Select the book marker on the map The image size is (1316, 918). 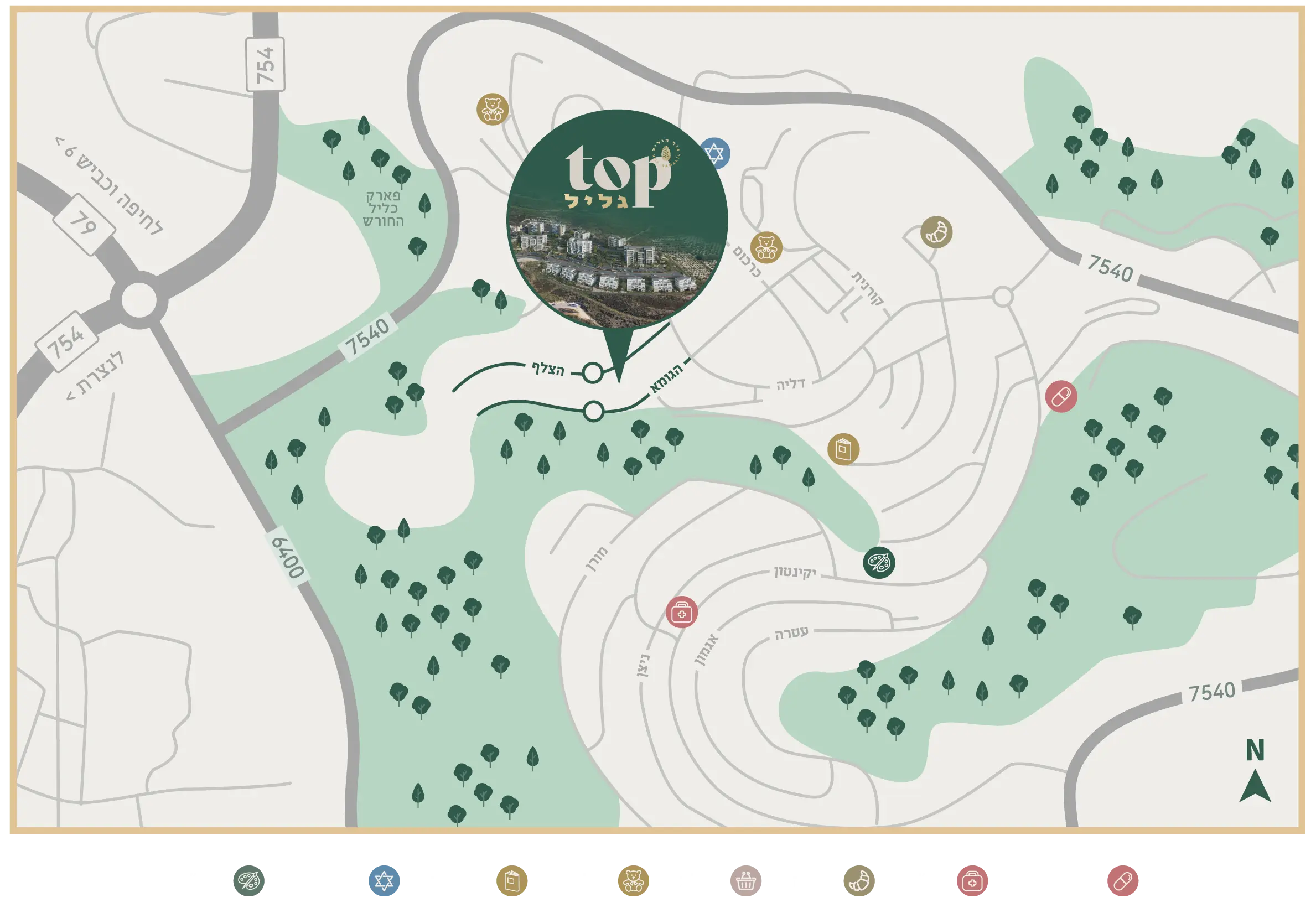843,449
